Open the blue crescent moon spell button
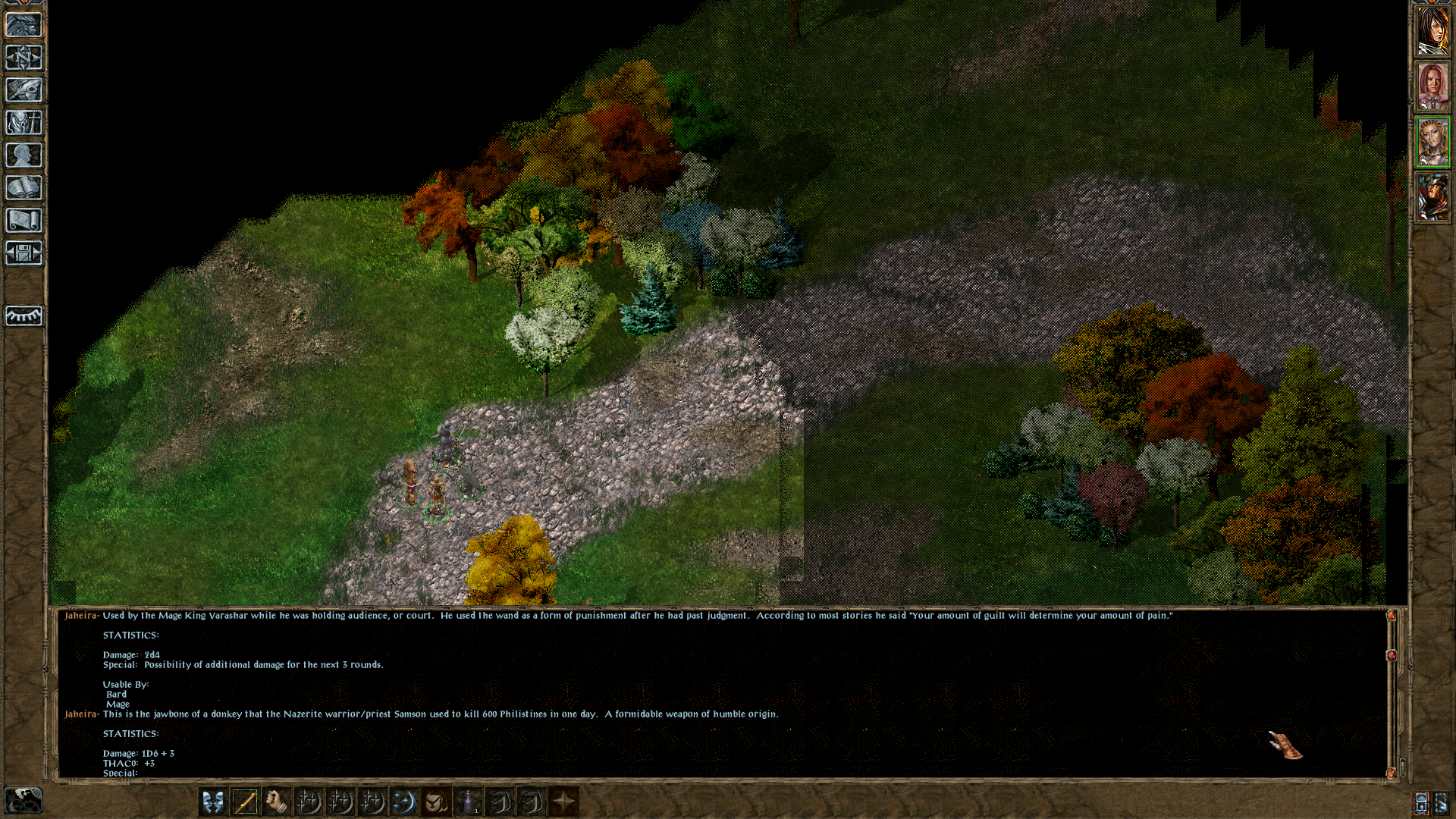The height and width of the screenshot is (819, 1456). click(x=403, y=802)
